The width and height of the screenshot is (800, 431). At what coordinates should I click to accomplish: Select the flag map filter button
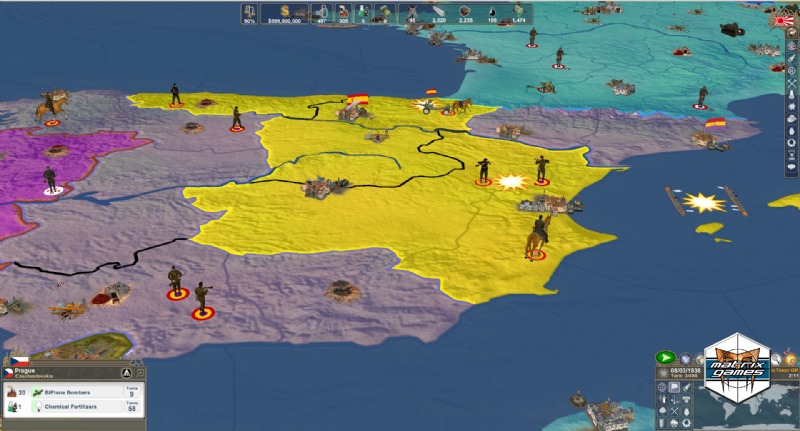(676, 387)
